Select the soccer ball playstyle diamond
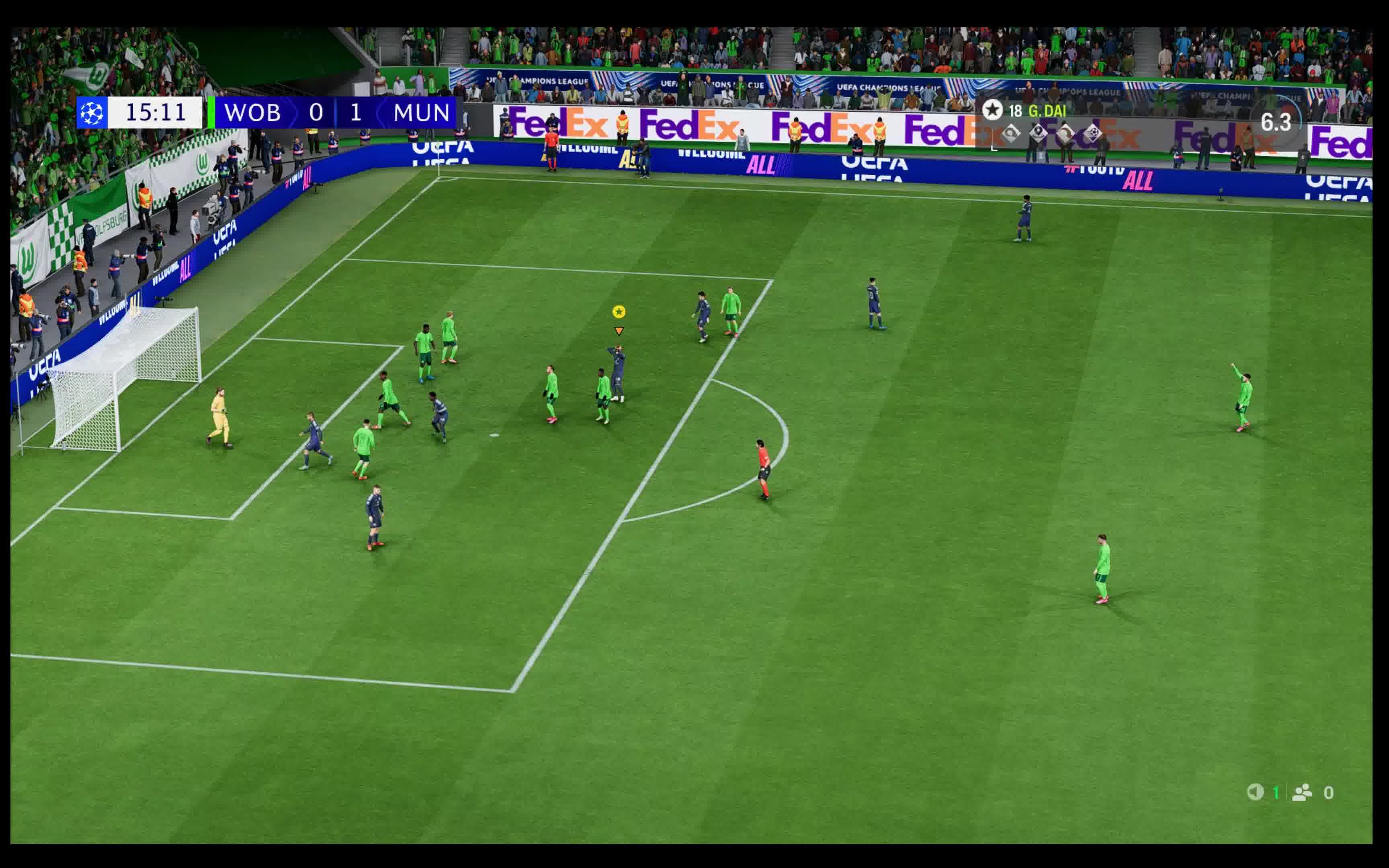The image size is (1389, 868). coord(1093,133)
